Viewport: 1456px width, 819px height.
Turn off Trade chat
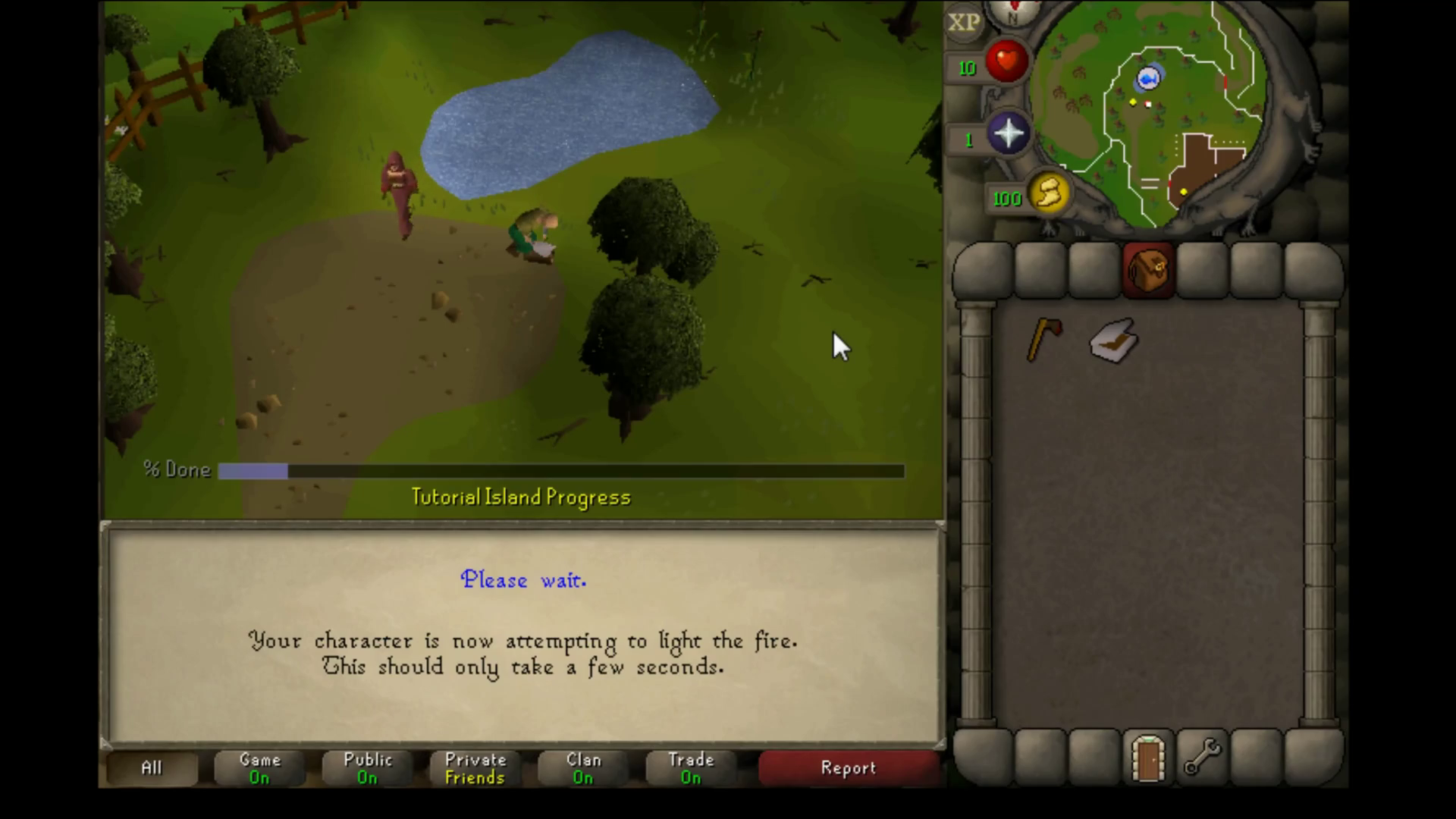click(x=691, y=767)
